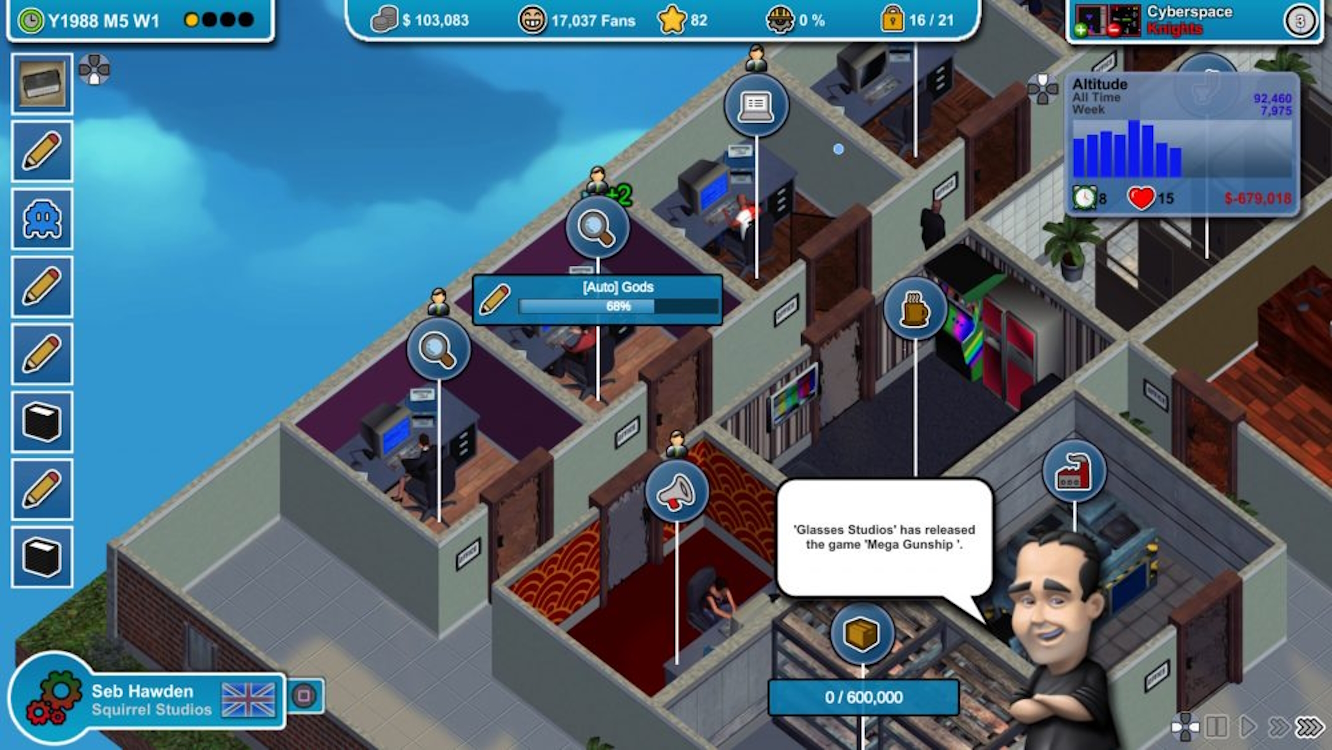
Task: Click the red minus on Cyberspace Knights
Action: tap(1111, 30)
